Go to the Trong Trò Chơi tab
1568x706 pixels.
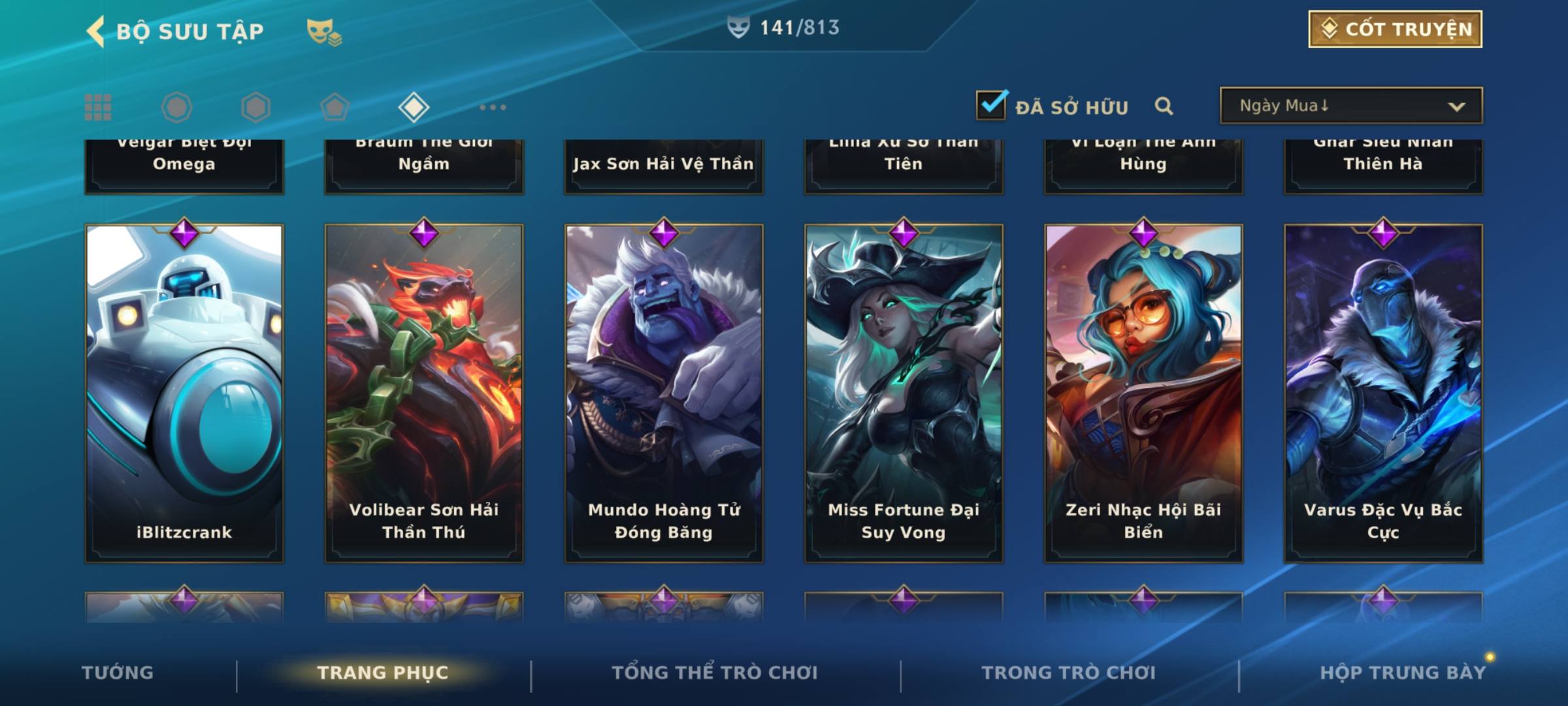tap(1069, 673)
